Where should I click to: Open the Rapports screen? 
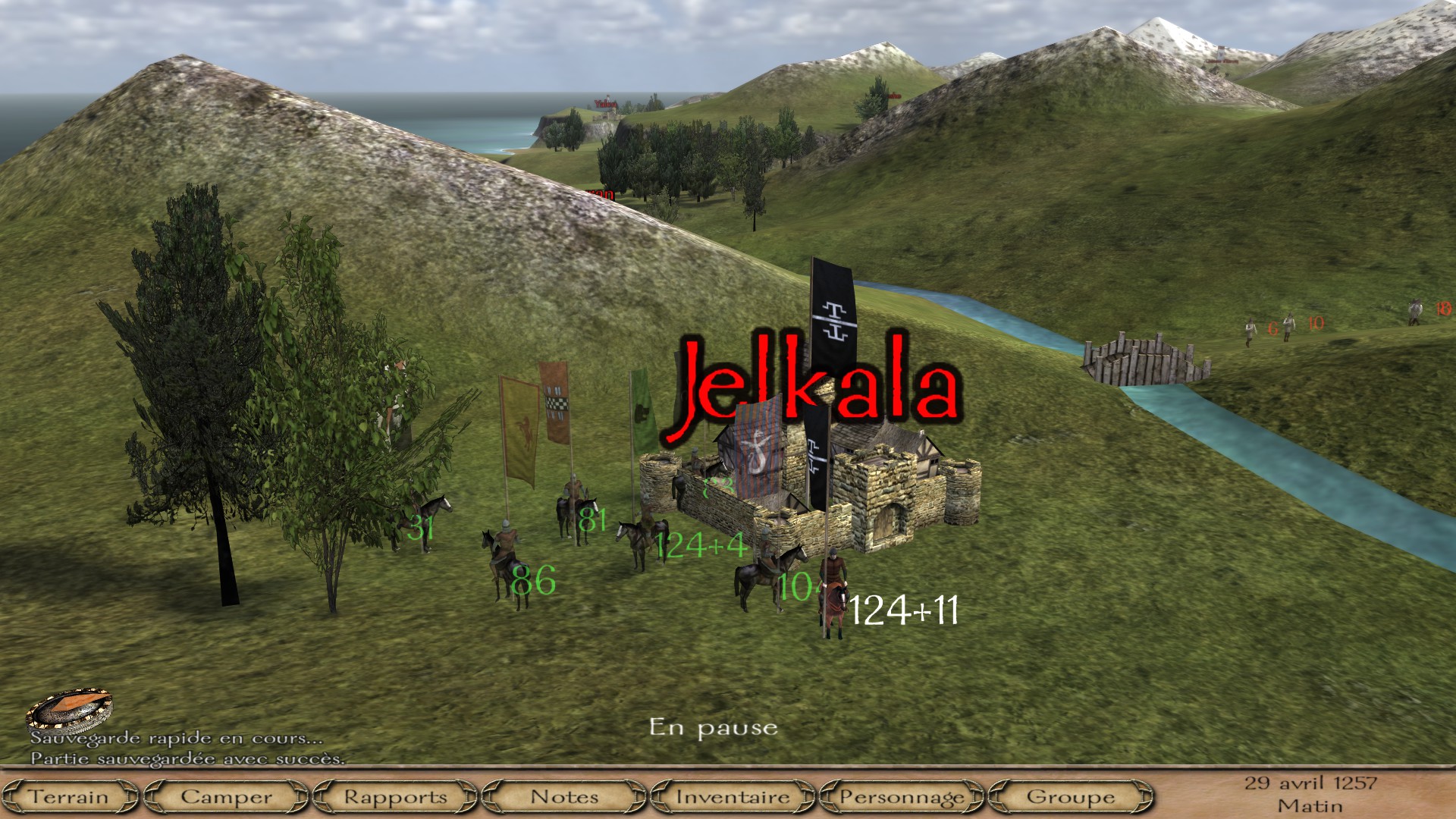395,797
